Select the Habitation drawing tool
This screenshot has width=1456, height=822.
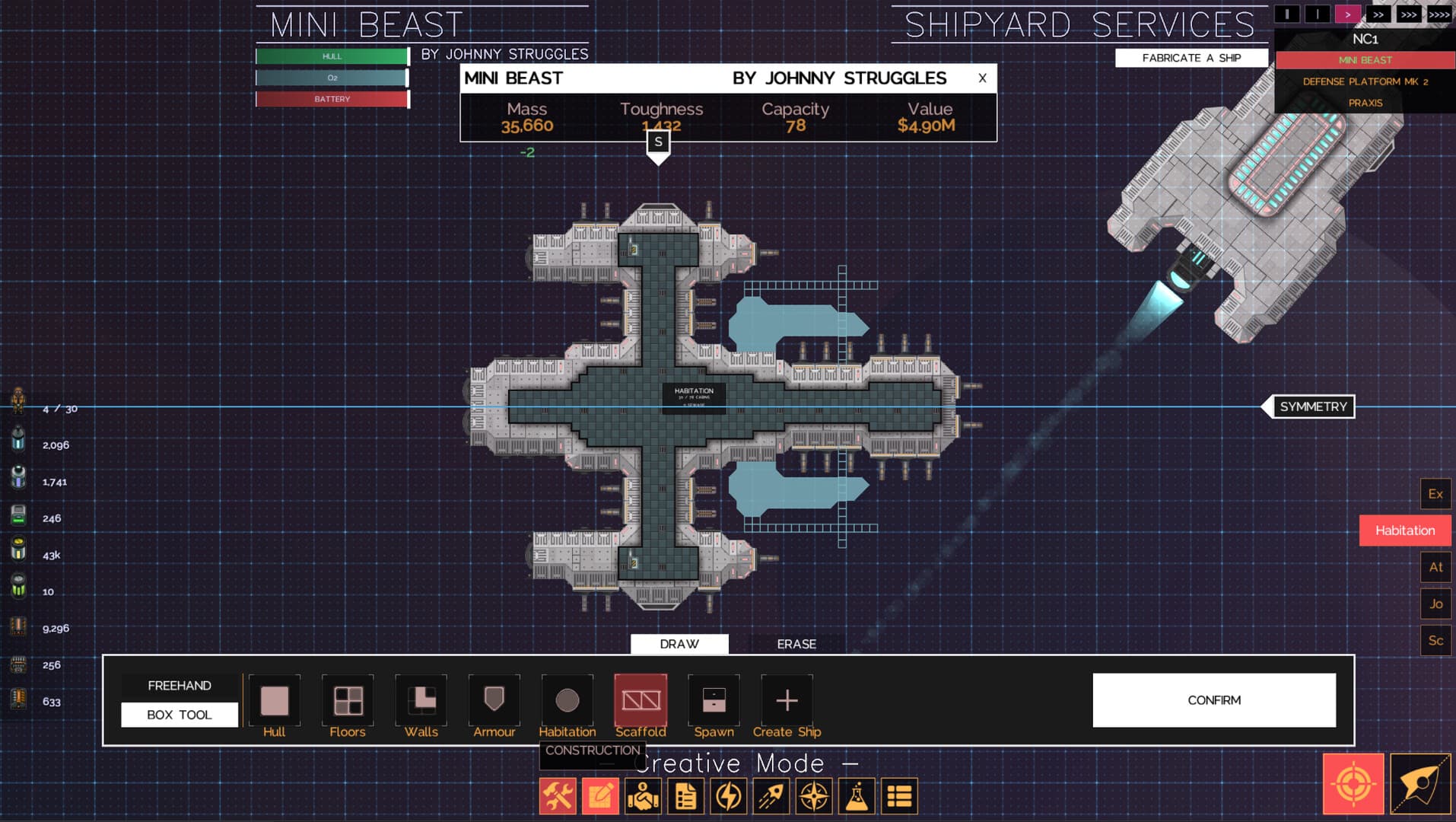(x=567, y=699)
